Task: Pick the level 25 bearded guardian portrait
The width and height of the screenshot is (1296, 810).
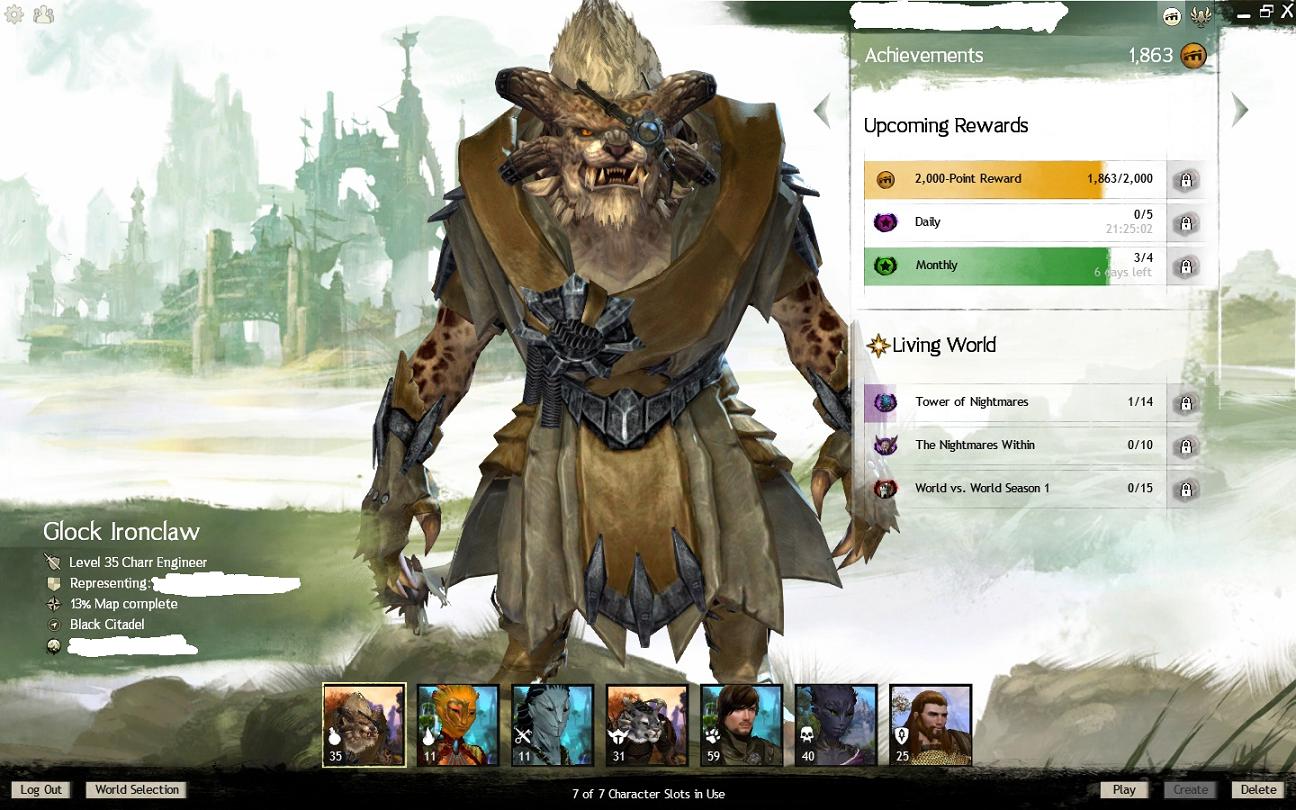Action: [x=930, y=725]
